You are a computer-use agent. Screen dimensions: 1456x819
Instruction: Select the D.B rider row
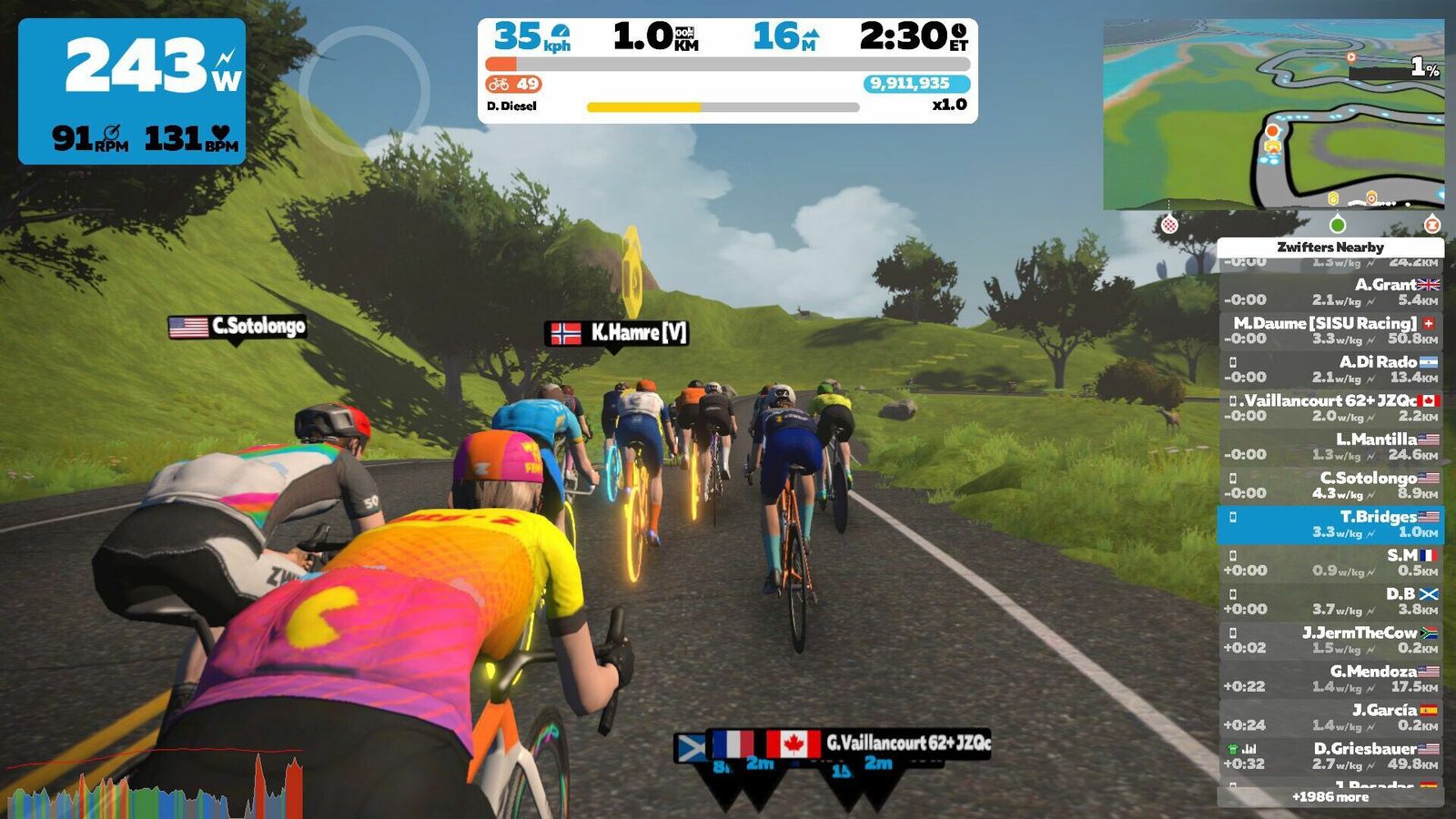(x=1330, y=602)
